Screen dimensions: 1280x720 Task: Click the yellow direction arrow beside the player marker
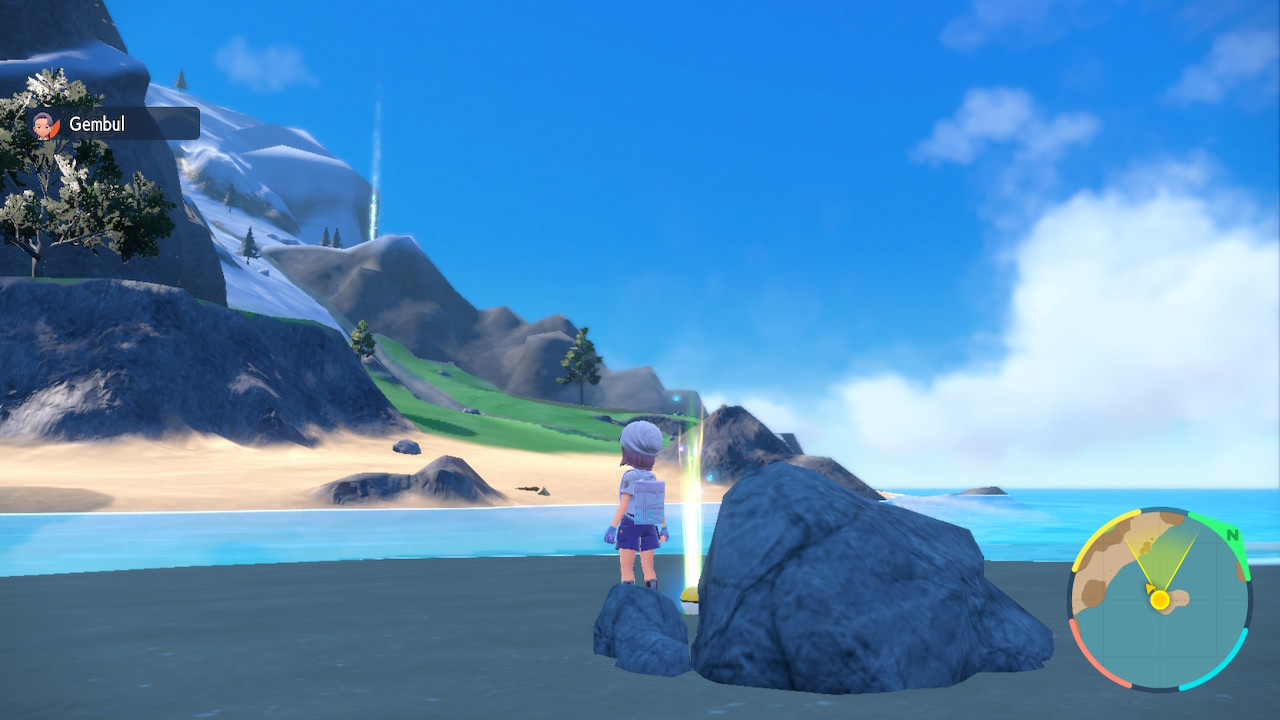point(1149,589)
